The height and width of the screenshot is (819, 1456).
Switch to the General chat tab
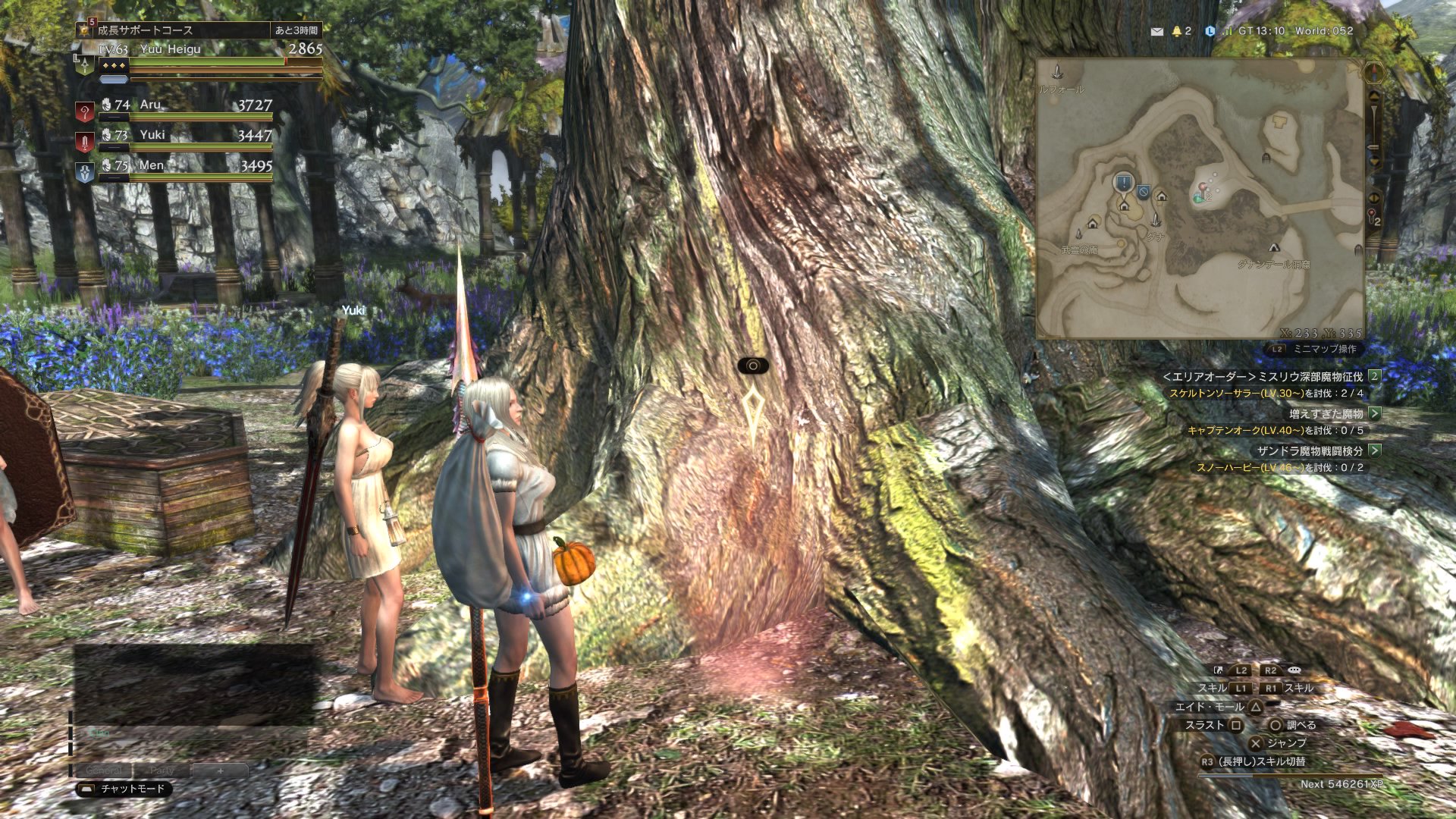(104, 770)
